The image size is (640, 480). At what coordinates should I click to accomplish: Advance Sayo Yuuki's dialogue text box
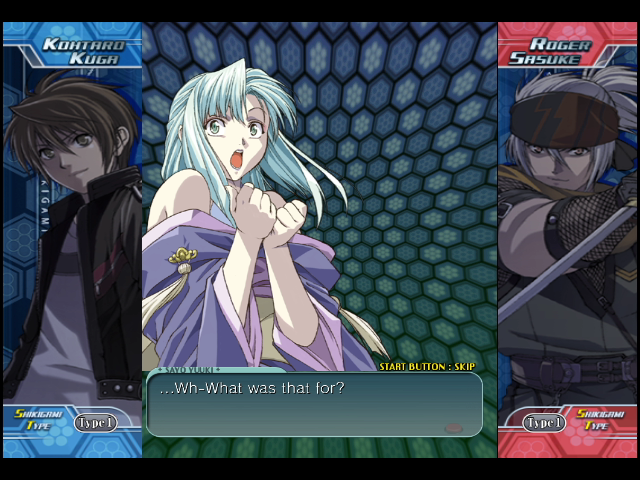tap(313, 404)
